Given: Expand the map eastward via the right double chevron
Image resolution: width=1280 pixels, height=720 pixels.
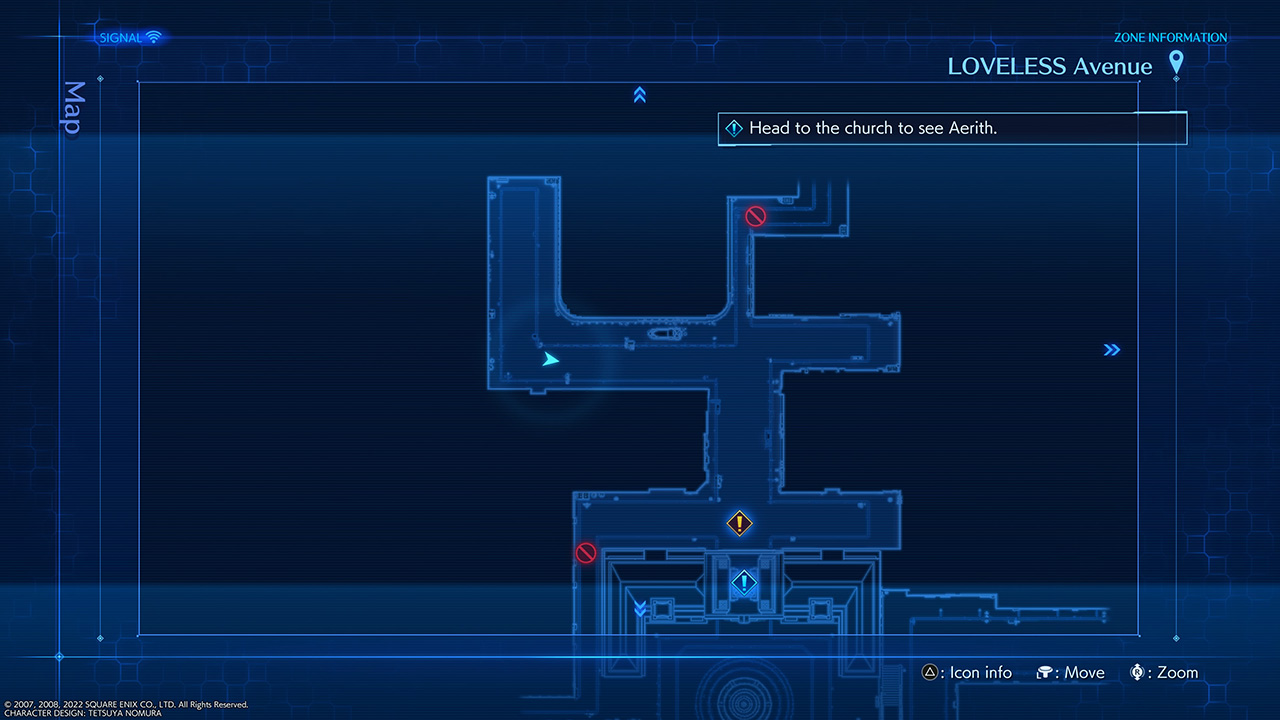Looking at the screenshot, I should point(1112,349).
